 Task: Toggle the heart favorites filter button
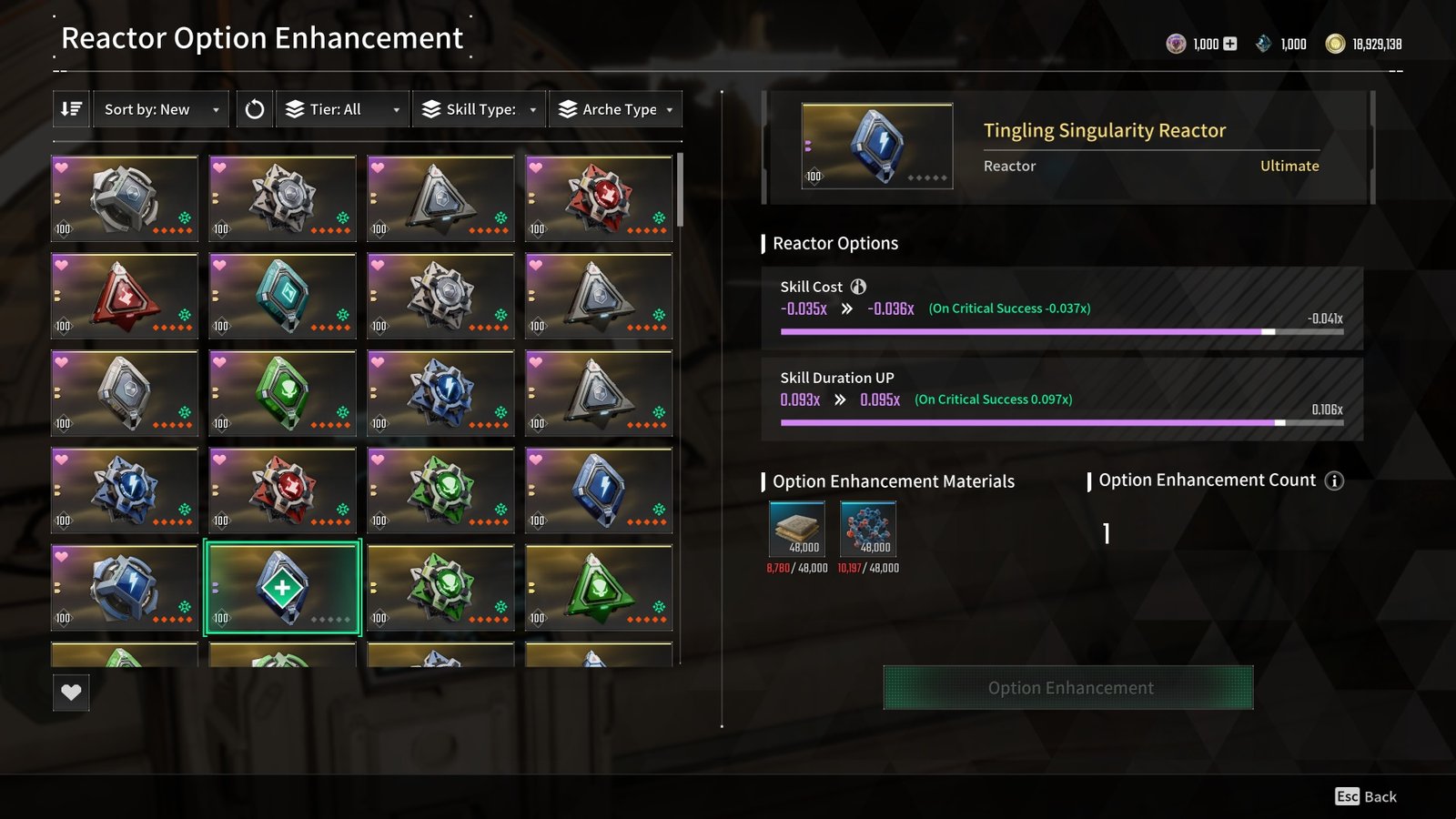(x=71, y=693)
